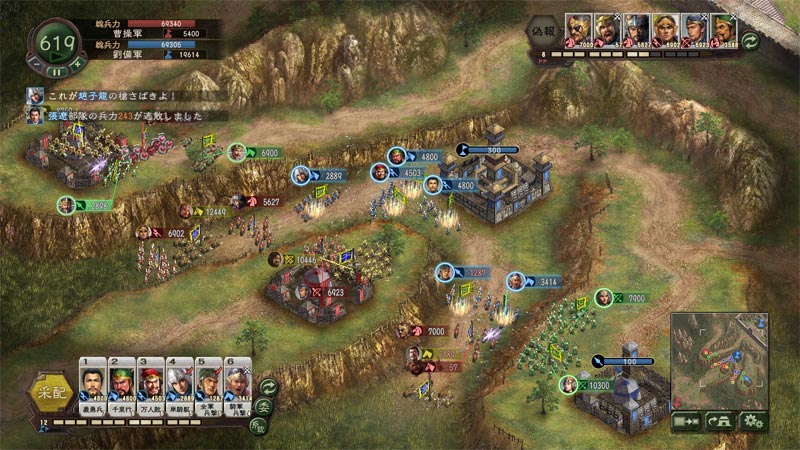
Task: Click the return-to-castle button under minimap
Action: click(x=719, y=421)
